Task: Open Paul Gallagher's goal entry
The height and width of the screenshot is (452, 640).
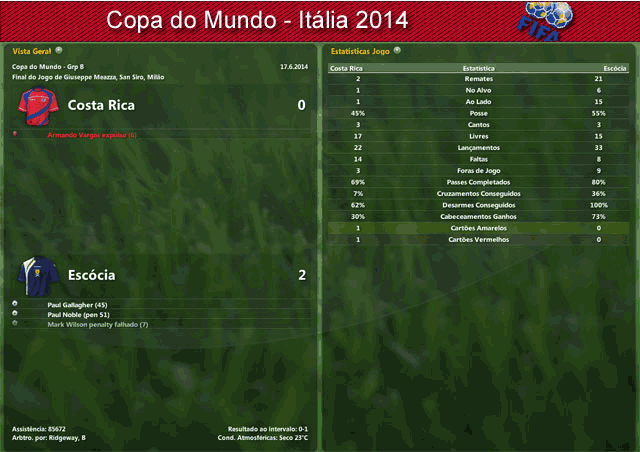Action: [76, 304]
